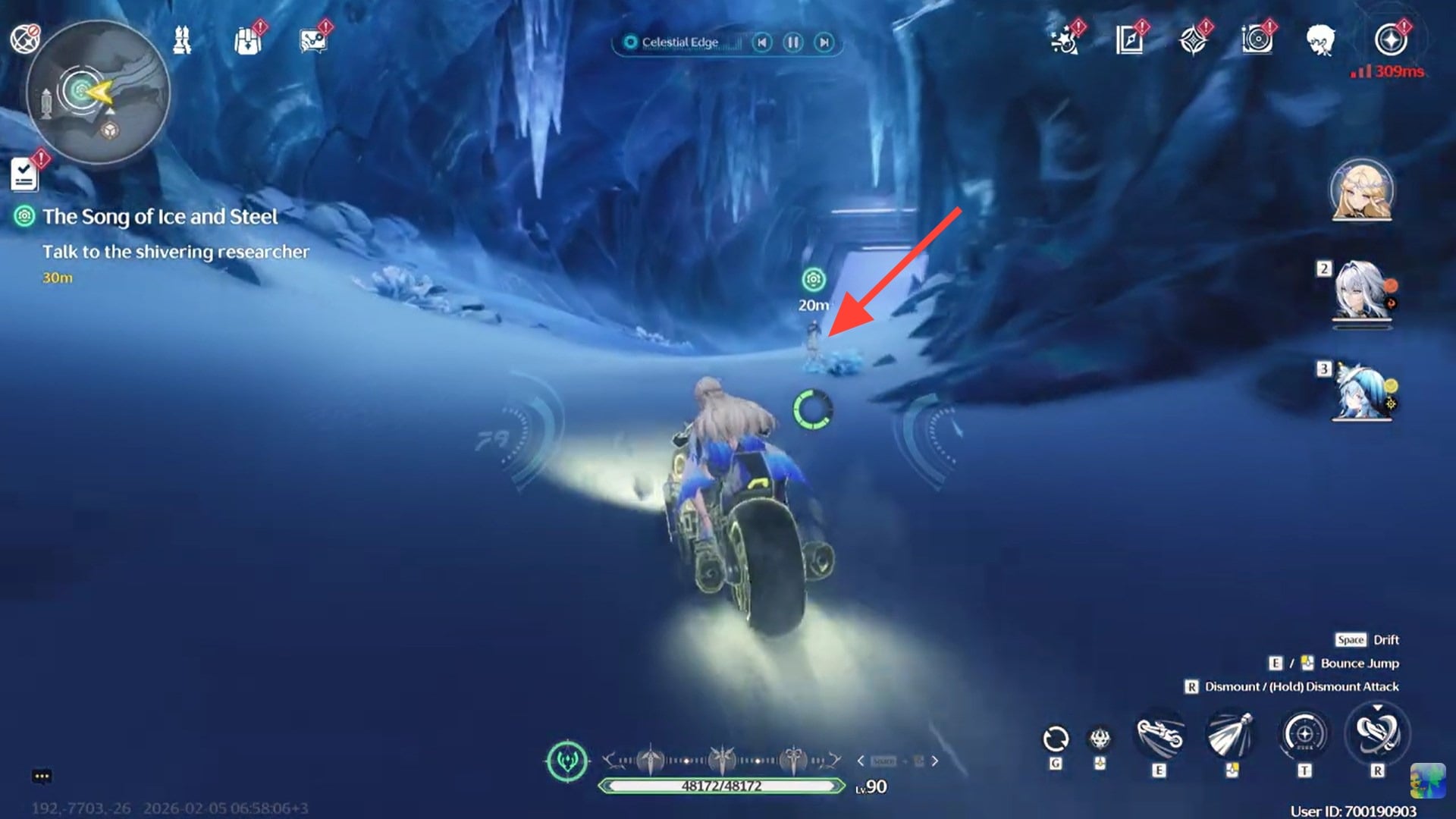Click the quest 'The Song of Ice and Steel'
Viewport: 1456px width, 819px height.
pos(161,217)
